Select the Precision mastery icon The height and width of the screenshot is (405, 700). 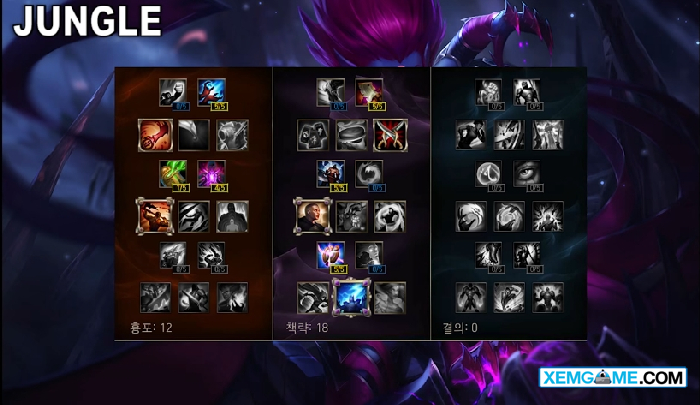[x=330, y=255]
